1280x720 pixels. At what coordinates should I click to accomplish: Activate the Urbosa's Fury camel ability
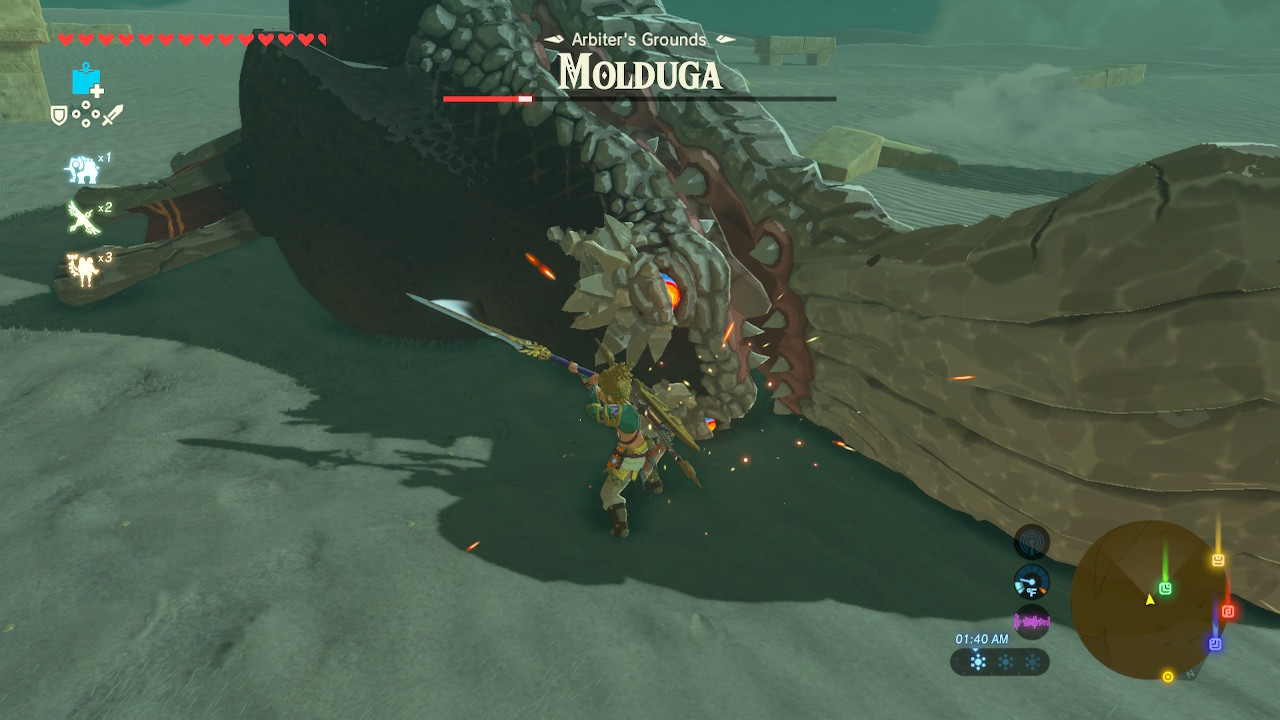pos(80,268)
